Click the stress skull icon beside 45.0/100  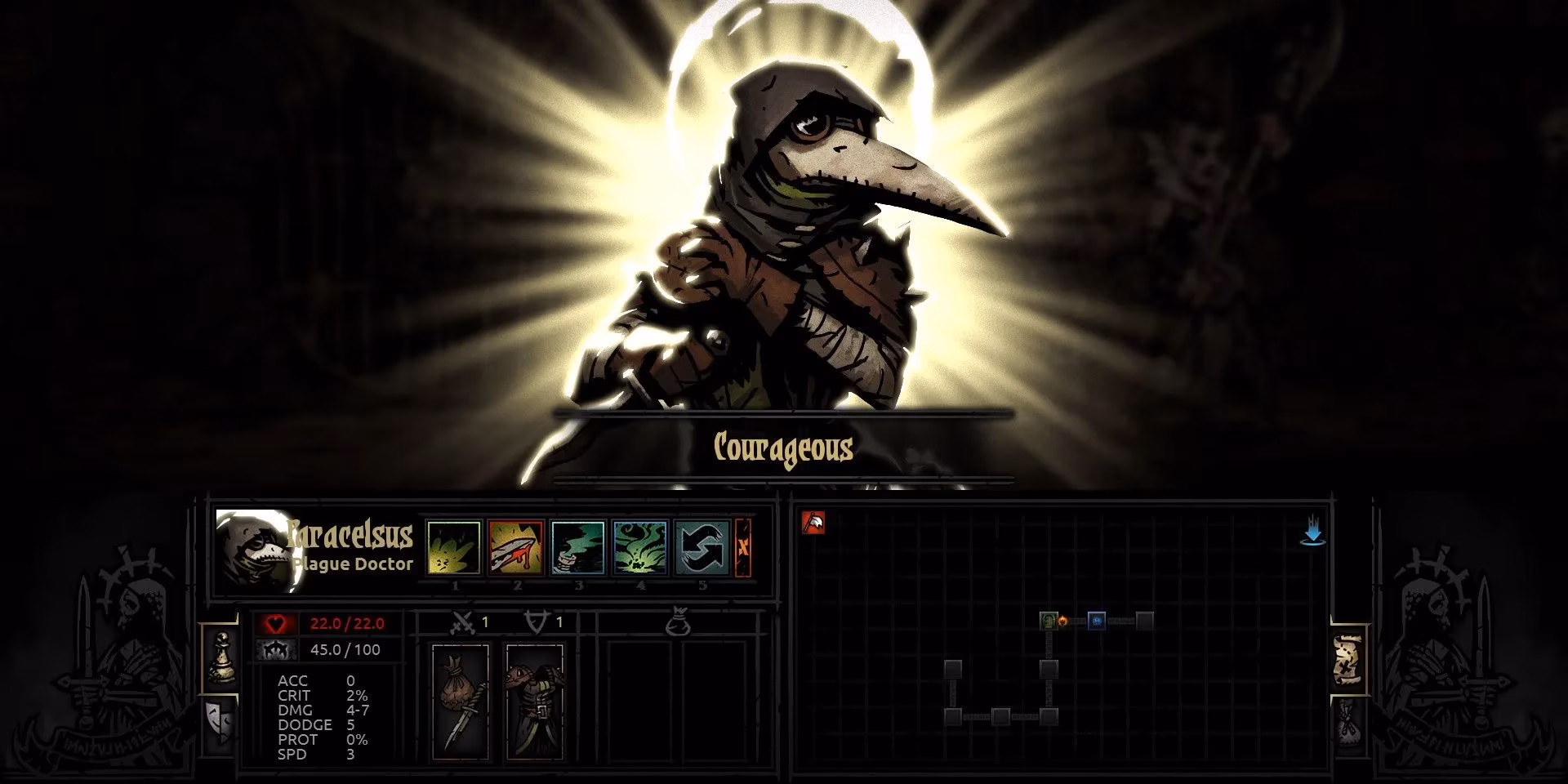coord(276,649)
